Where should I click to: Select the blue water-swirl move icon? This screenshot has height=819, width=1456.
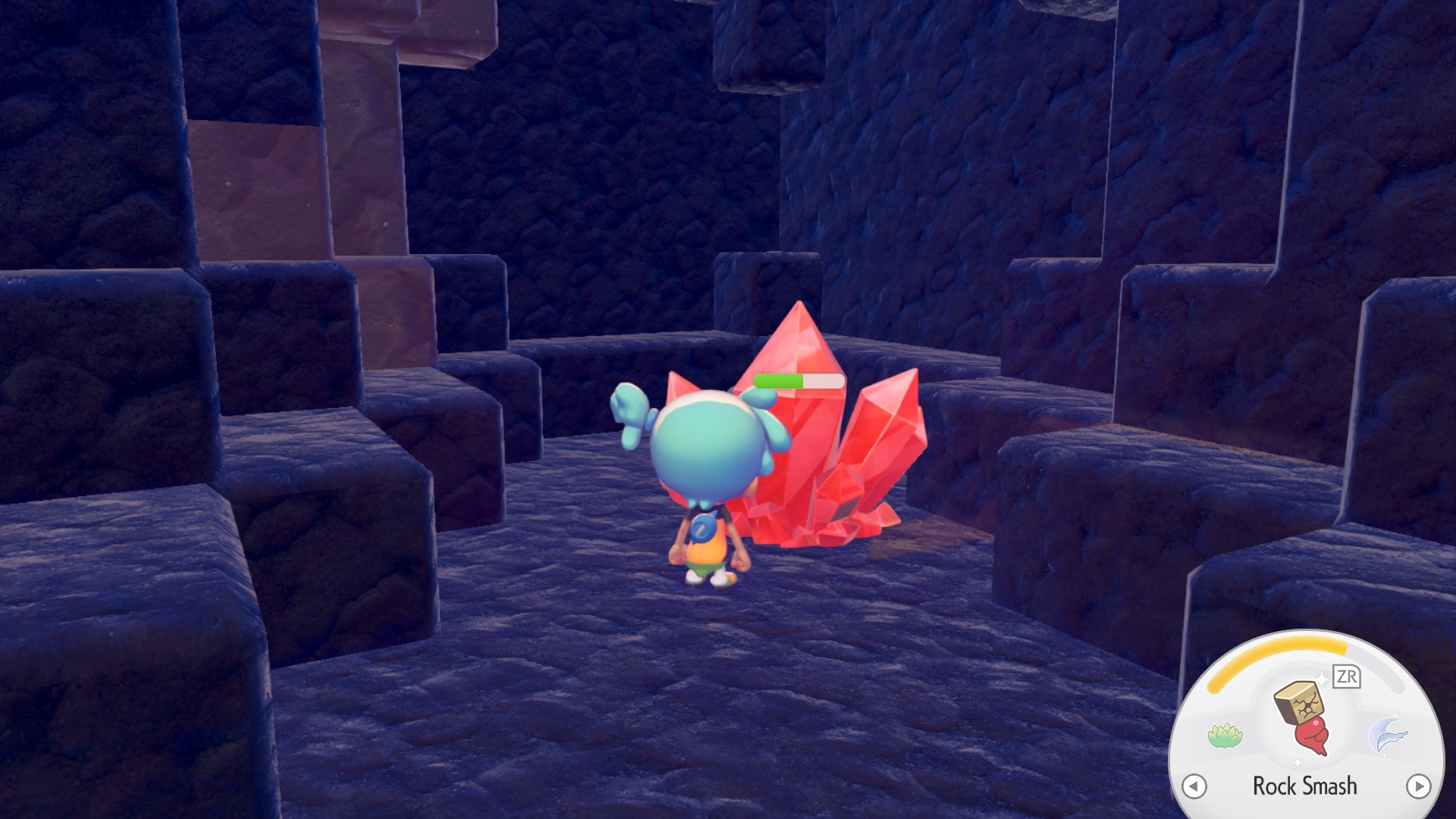tap(1388, 734)
